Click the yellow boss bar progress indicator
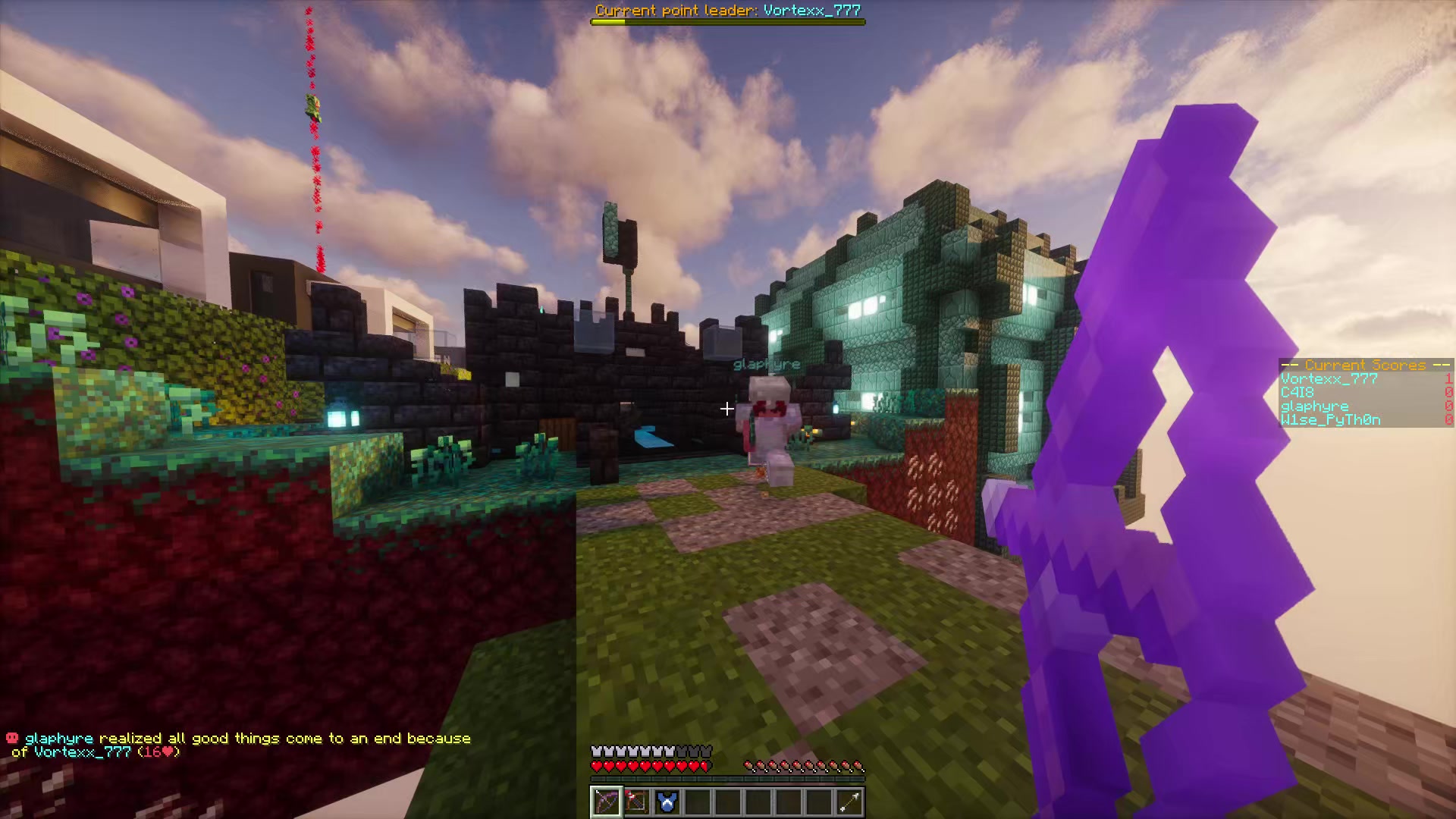The image size is (1456, 819). click(607, 21)
